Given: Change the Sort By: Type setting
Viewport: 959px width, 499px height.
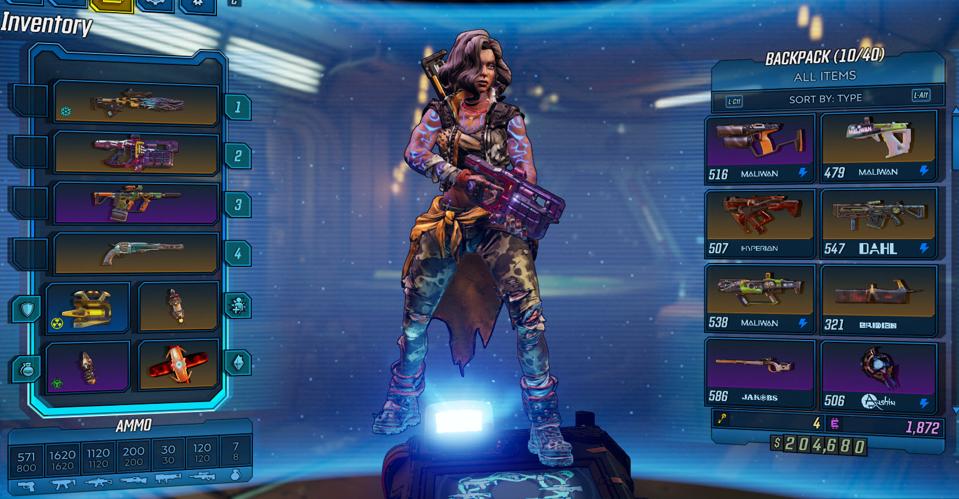Looking at the screenshot, I should (825, 98).
